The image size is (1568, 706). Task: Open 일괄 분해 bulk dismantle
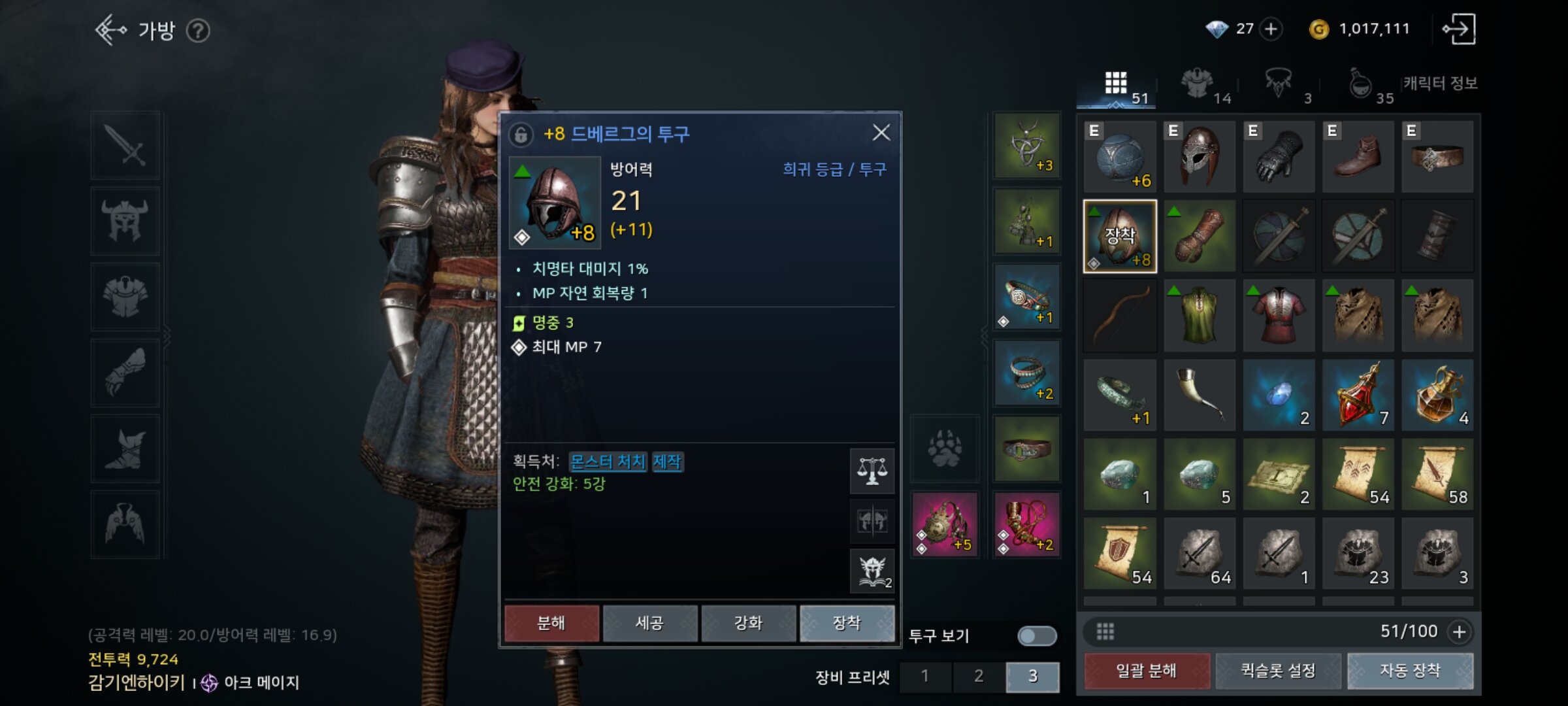pyautogui.click(x=1146, y=671)
